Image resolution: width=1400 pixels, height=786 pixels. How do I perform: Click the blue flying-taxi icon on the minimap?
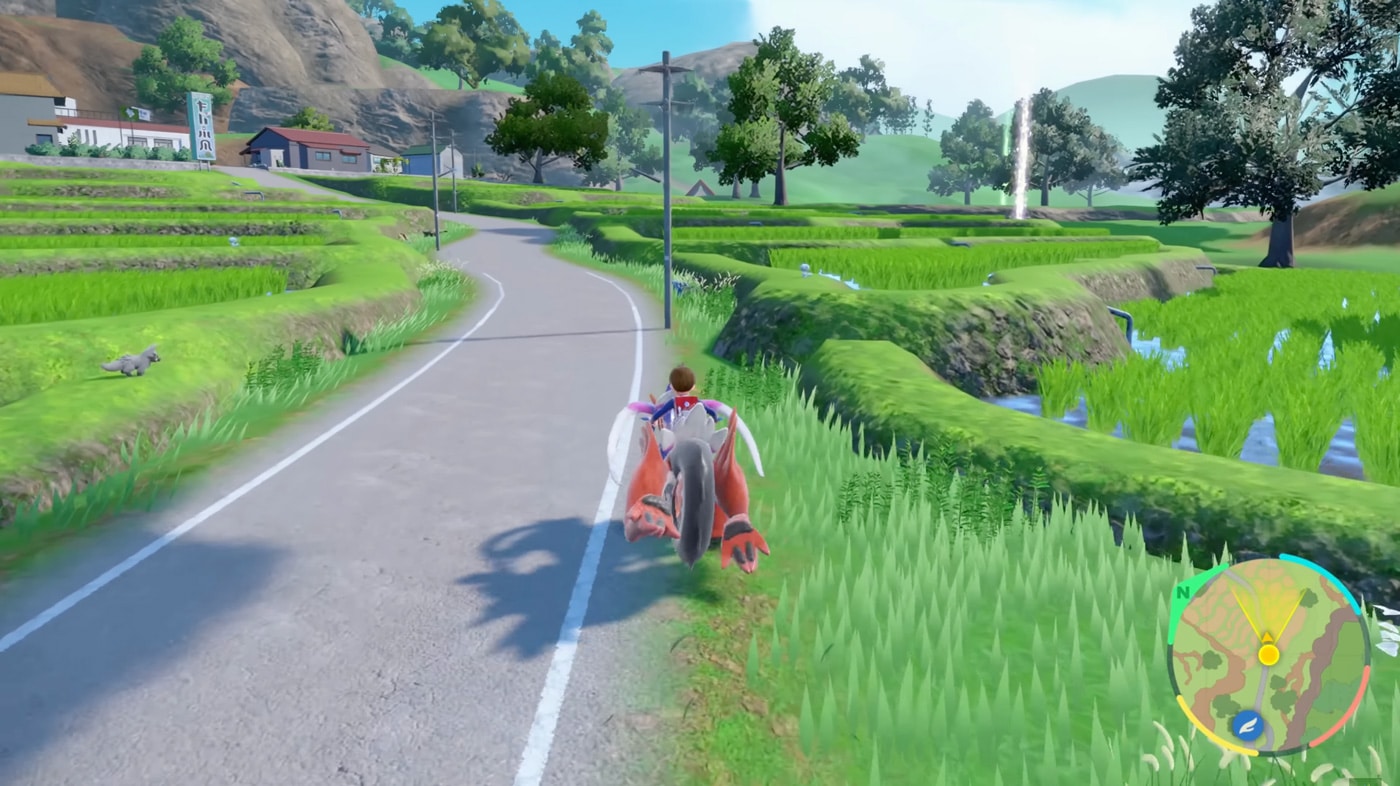1248,724
